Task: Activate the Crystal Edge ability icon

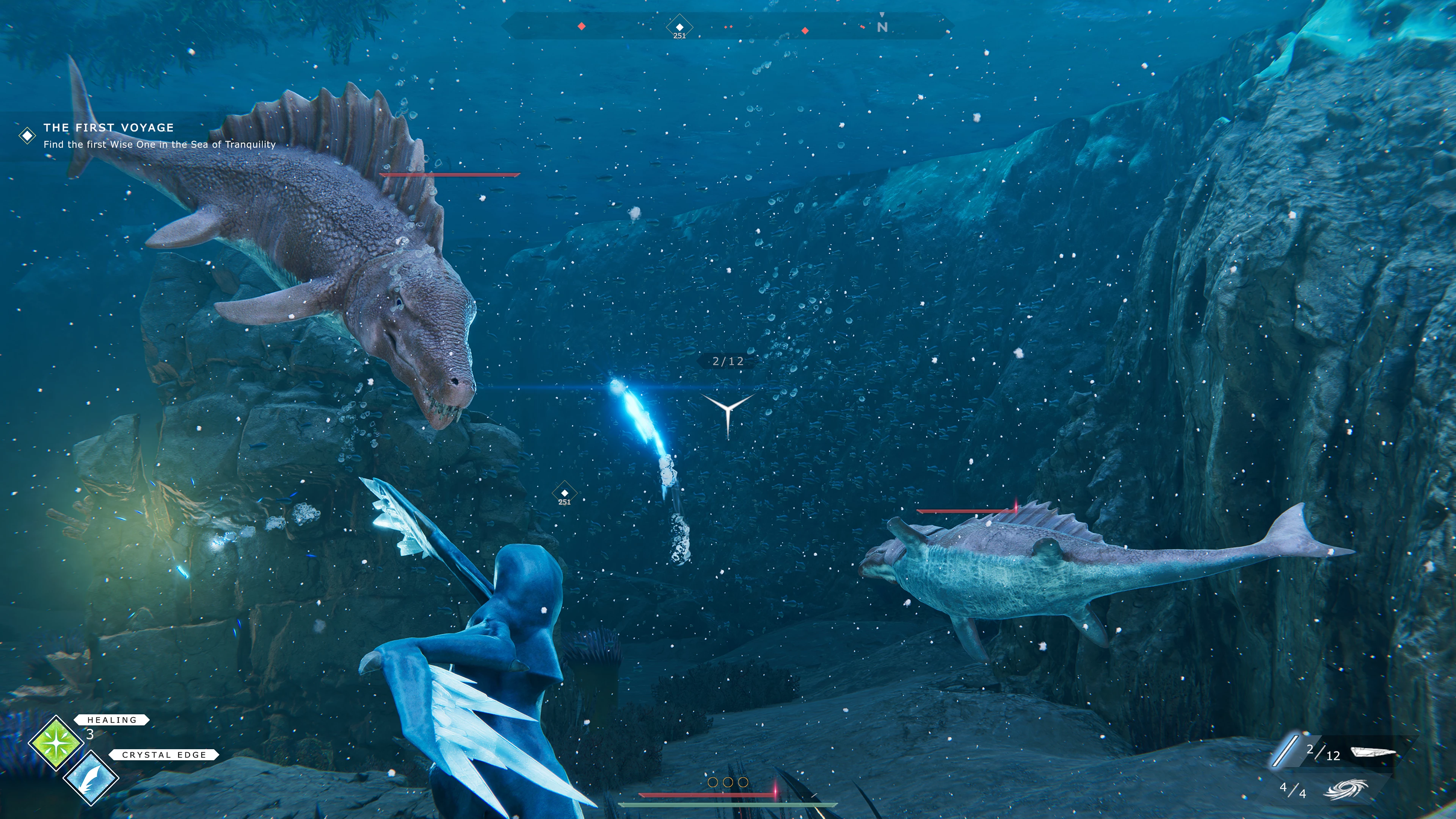Action: 91,778
